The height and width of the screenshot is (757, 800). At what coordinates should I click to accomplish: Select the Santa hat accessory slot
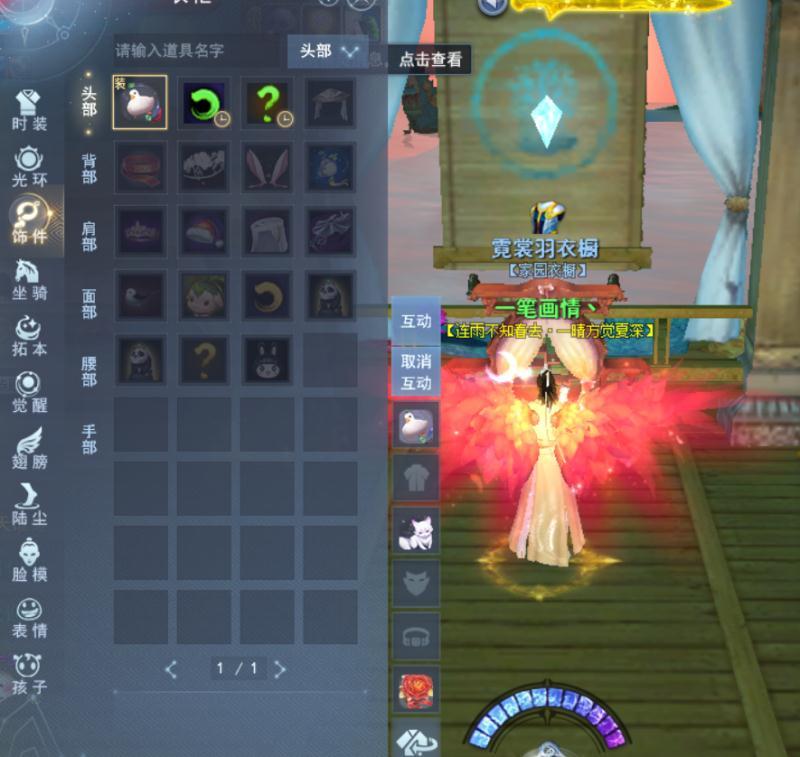pos(204,231)
